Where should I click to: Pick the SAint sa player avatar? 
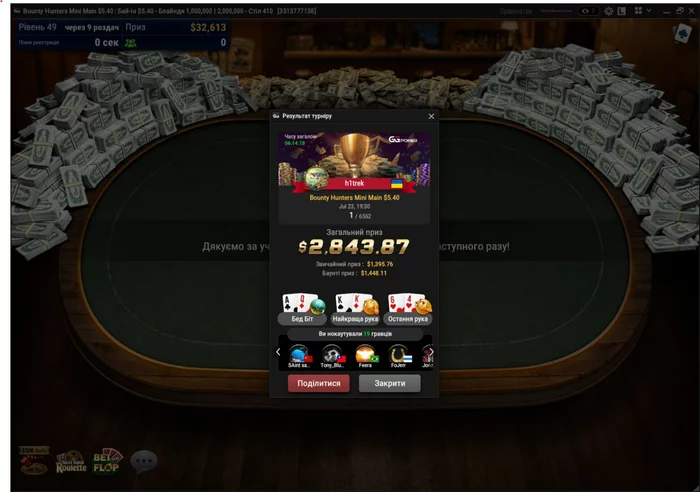(299, 354)
